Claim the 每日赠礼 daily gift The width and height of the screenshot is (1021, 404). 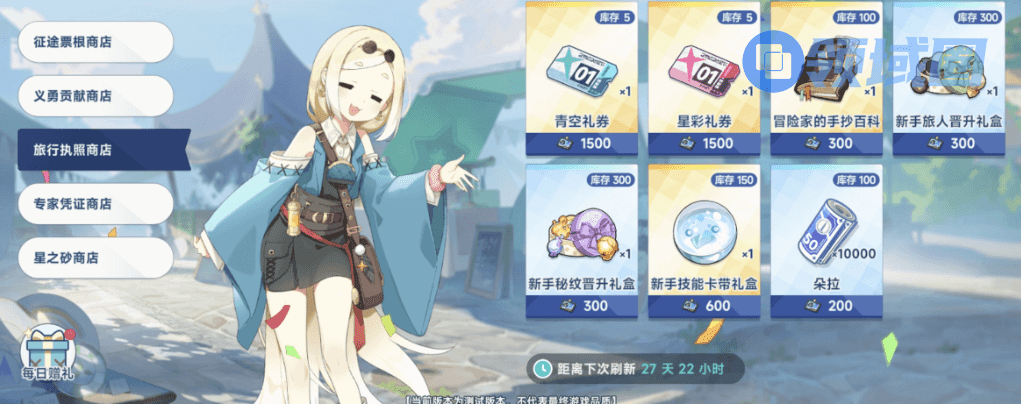point(48,353)
